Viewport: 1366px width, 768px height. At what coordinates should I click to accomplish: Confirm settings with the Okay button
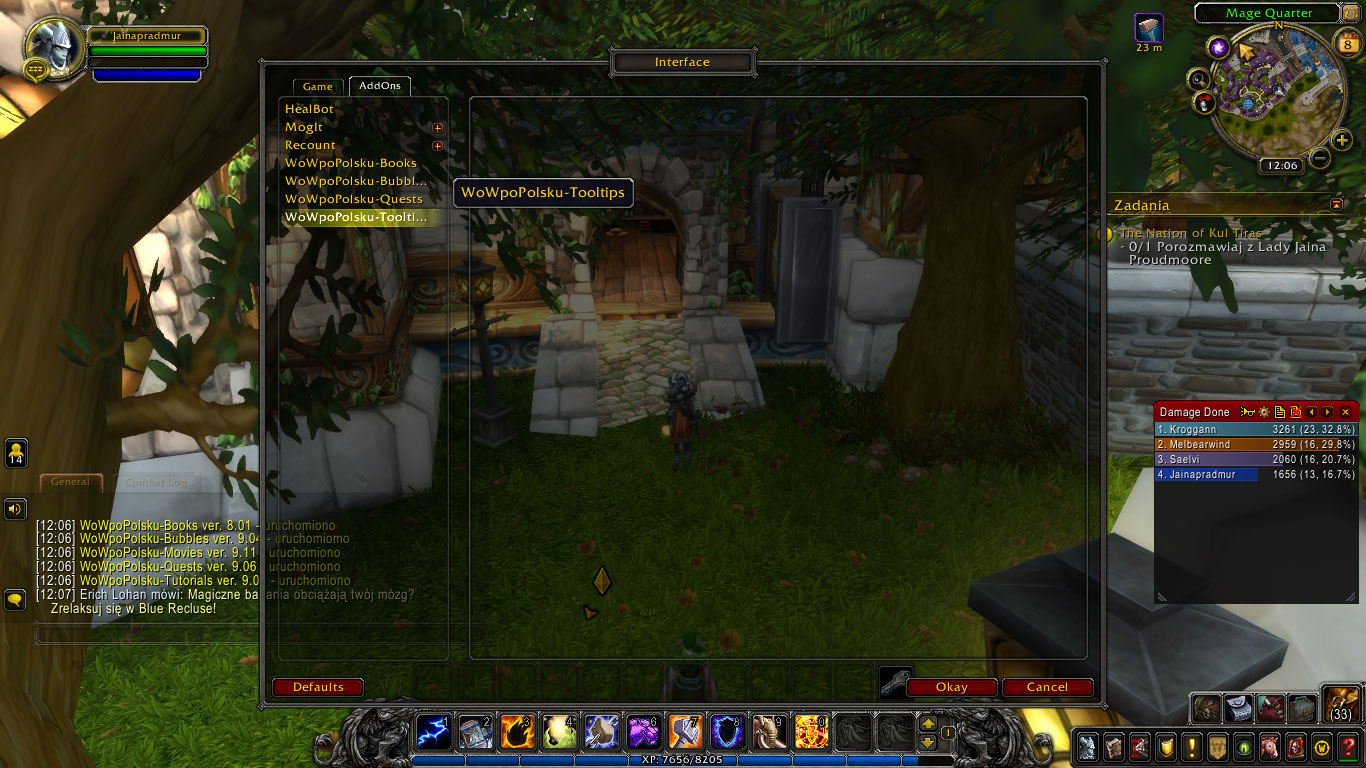[x=950, y=687]
